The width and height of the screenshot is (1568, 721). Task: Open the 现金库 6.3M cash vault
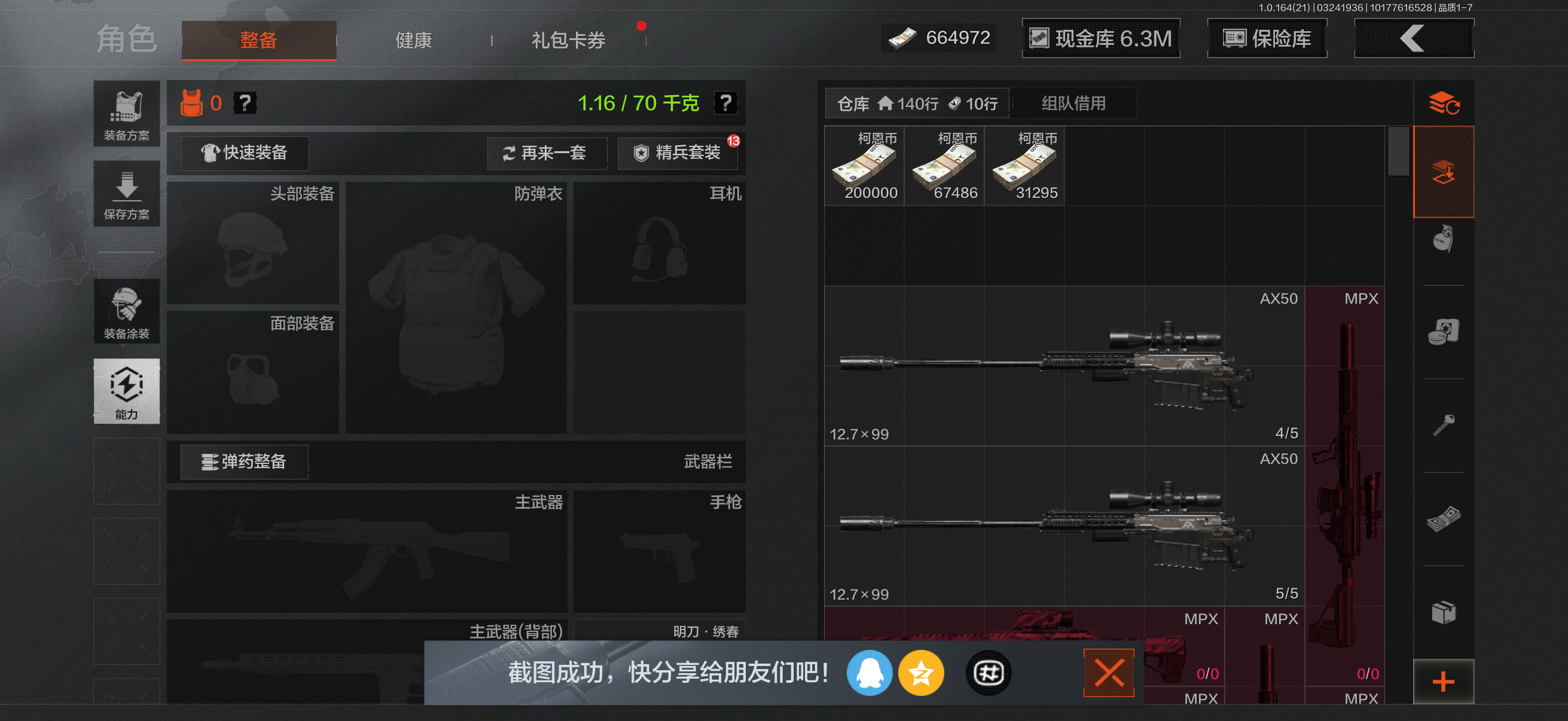tap(1100, 38)
